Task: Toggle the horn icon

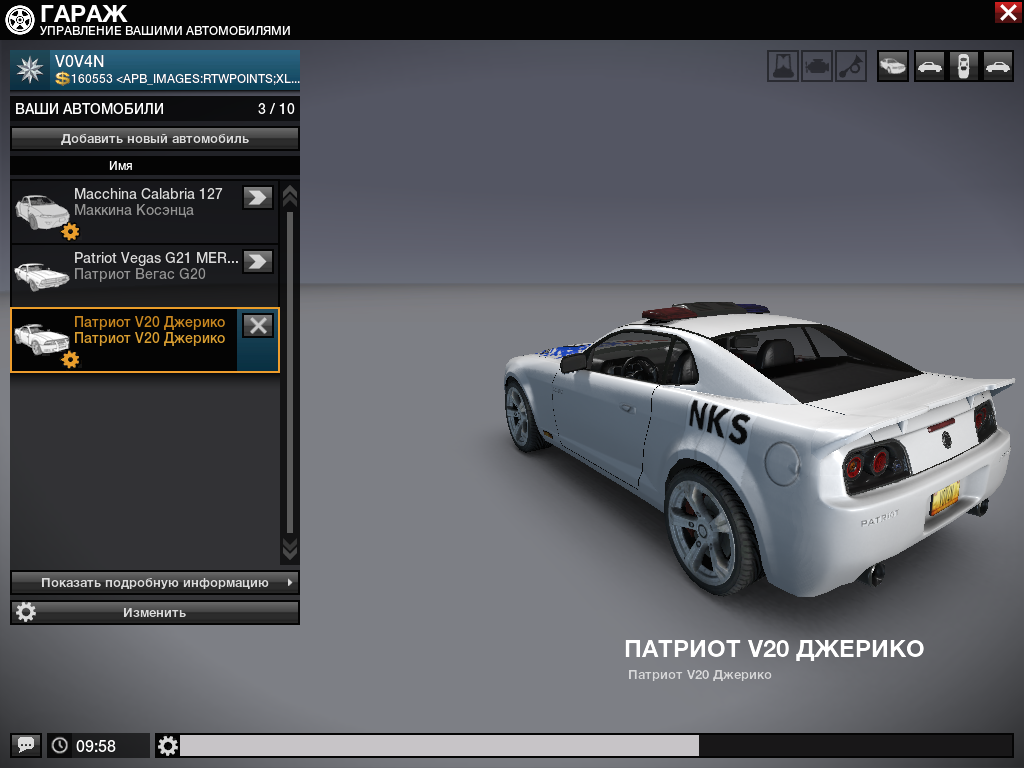Action: 851,66
